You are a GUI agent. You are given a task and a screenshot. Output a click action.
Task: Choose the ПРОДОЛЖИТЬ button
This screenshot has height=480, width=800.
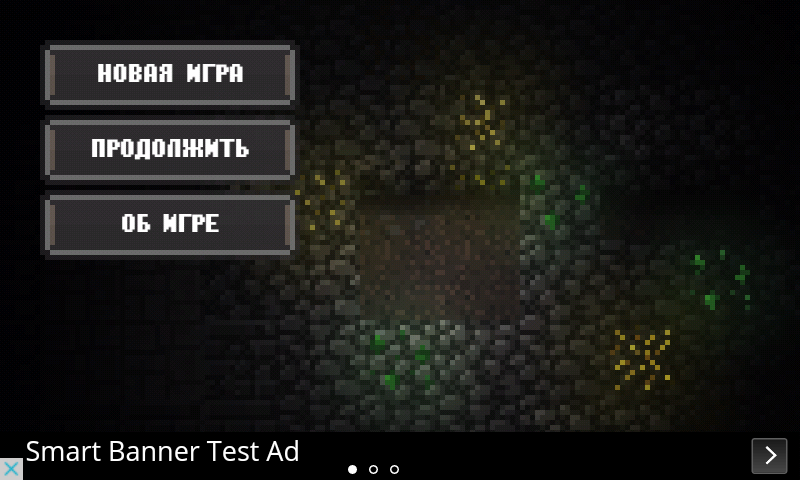pos(169,149)
